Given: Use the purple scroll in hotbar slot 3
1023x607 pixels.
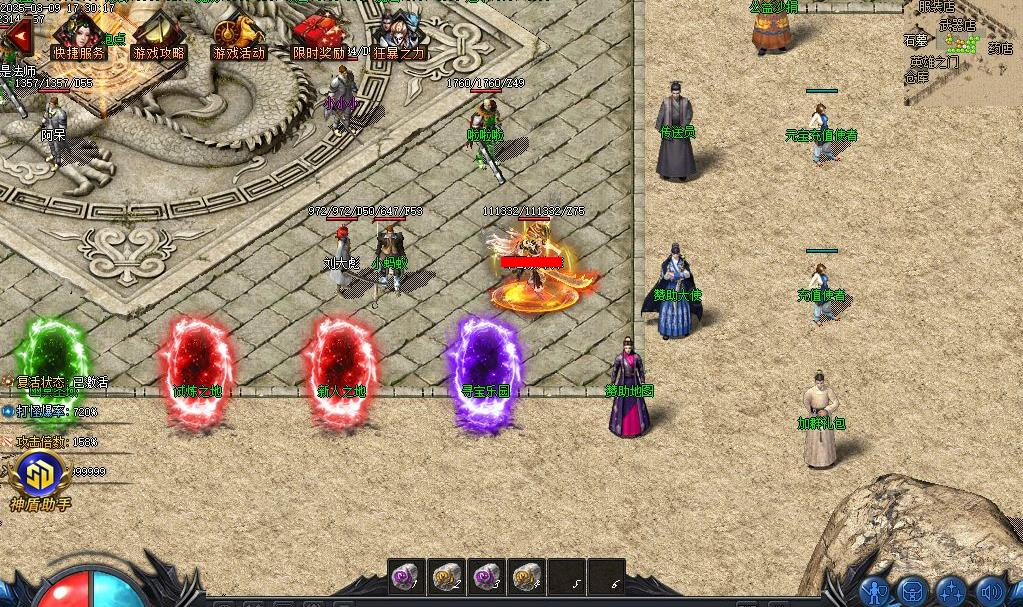Looking at the screenshot, I should (486, 577).
